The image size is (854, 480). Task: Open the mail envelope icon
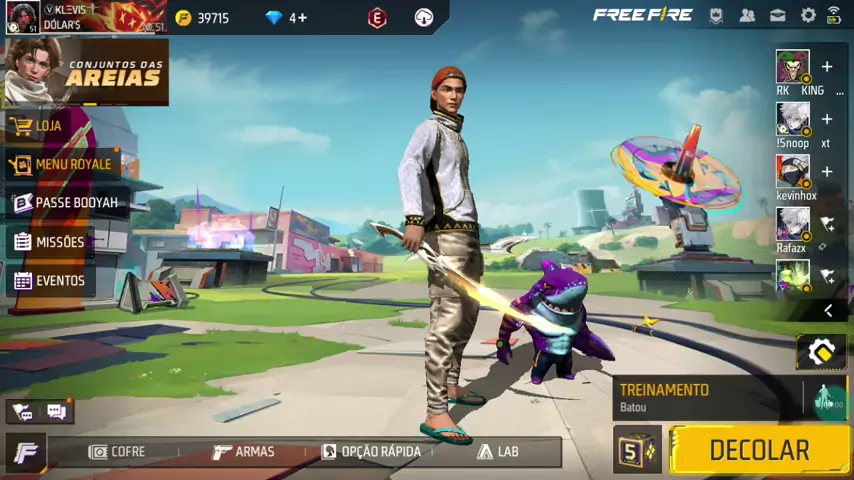[777, 16]
